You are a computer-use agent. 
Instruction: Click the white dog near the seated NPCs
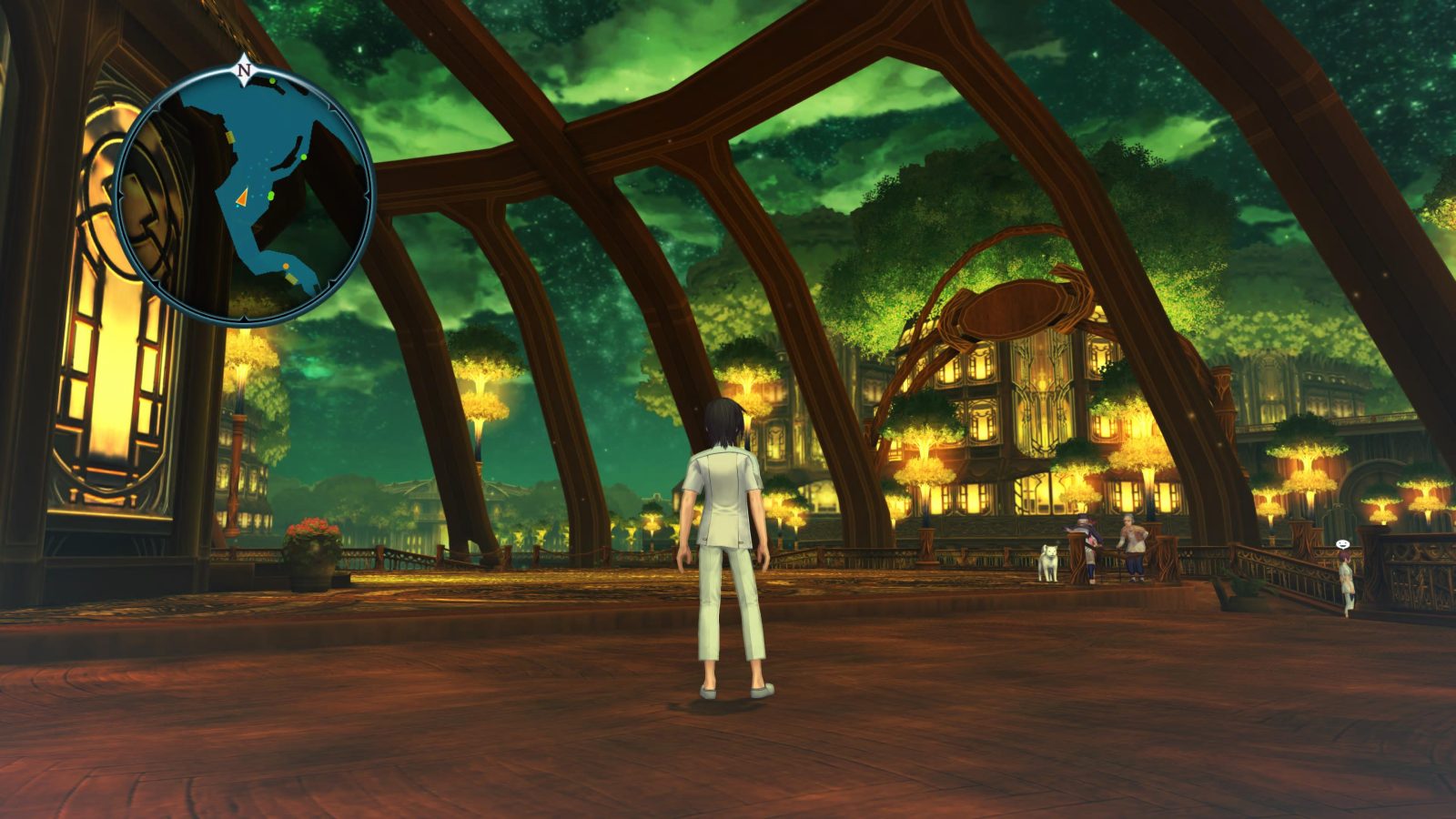coord(1048,560)
